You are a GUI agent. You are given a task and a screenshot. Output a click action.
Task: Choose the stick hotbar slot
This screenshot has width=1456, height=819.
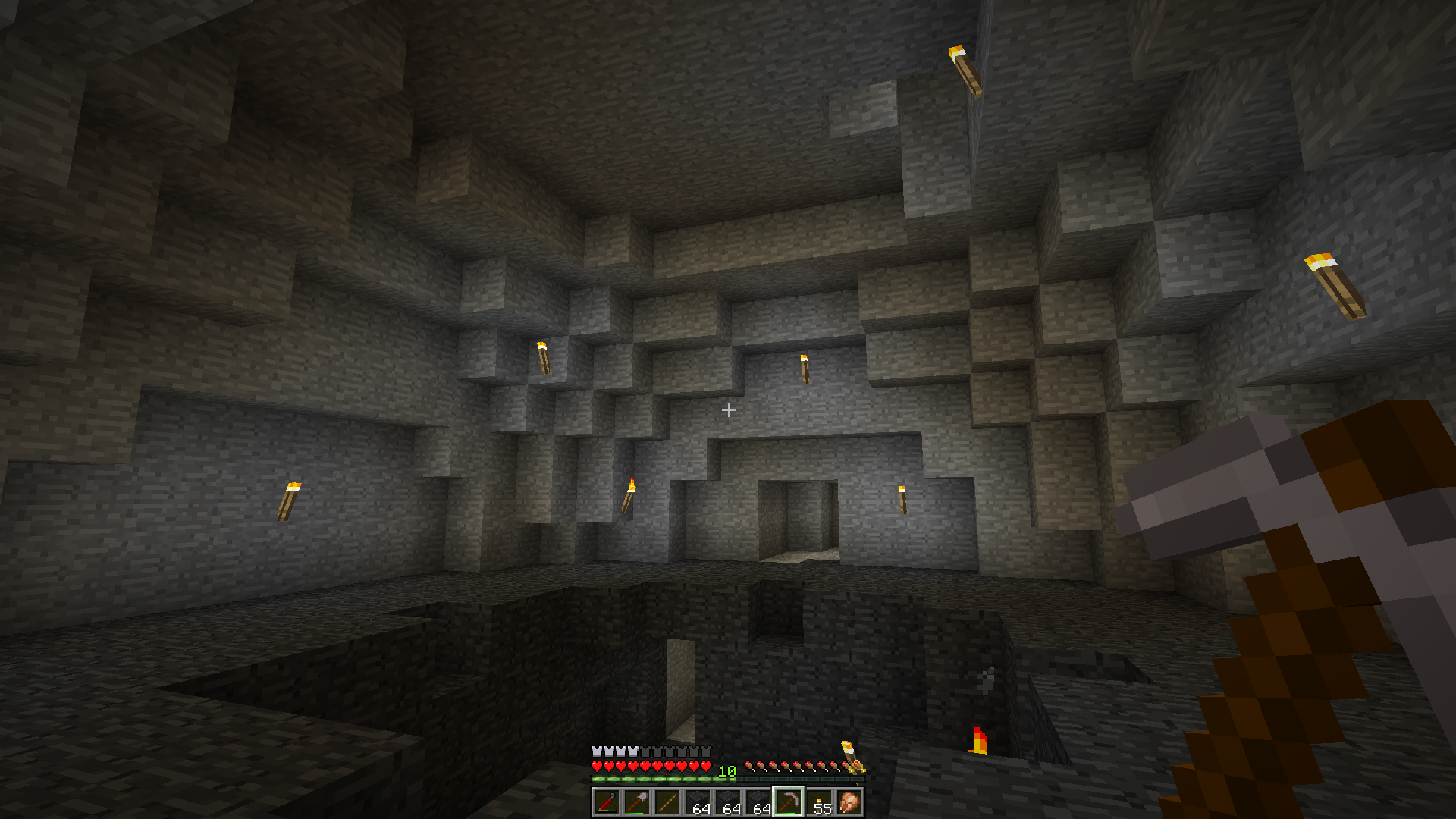(x=667, y=802)
